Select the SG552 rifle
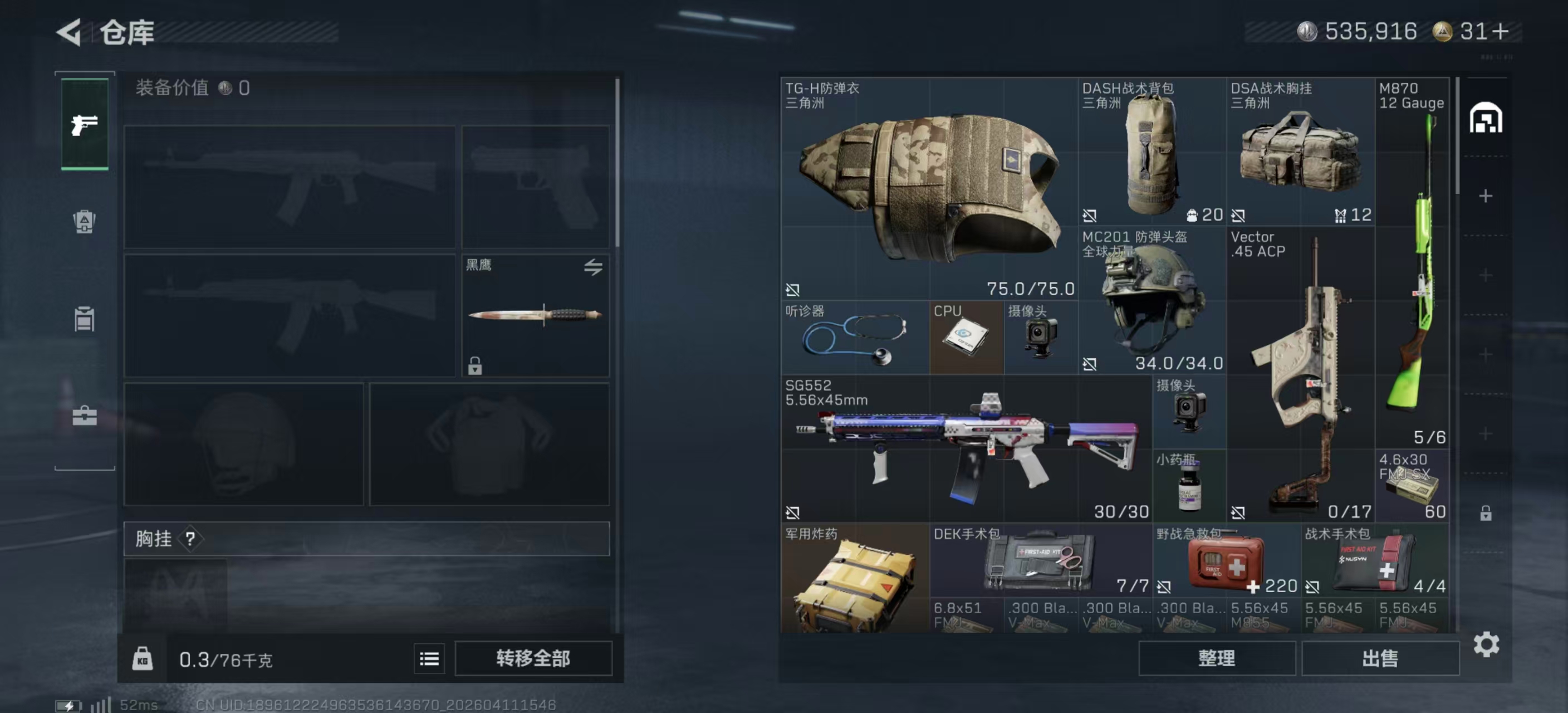Viewport: 1568px width, 713px height. (x=966, y=448)
